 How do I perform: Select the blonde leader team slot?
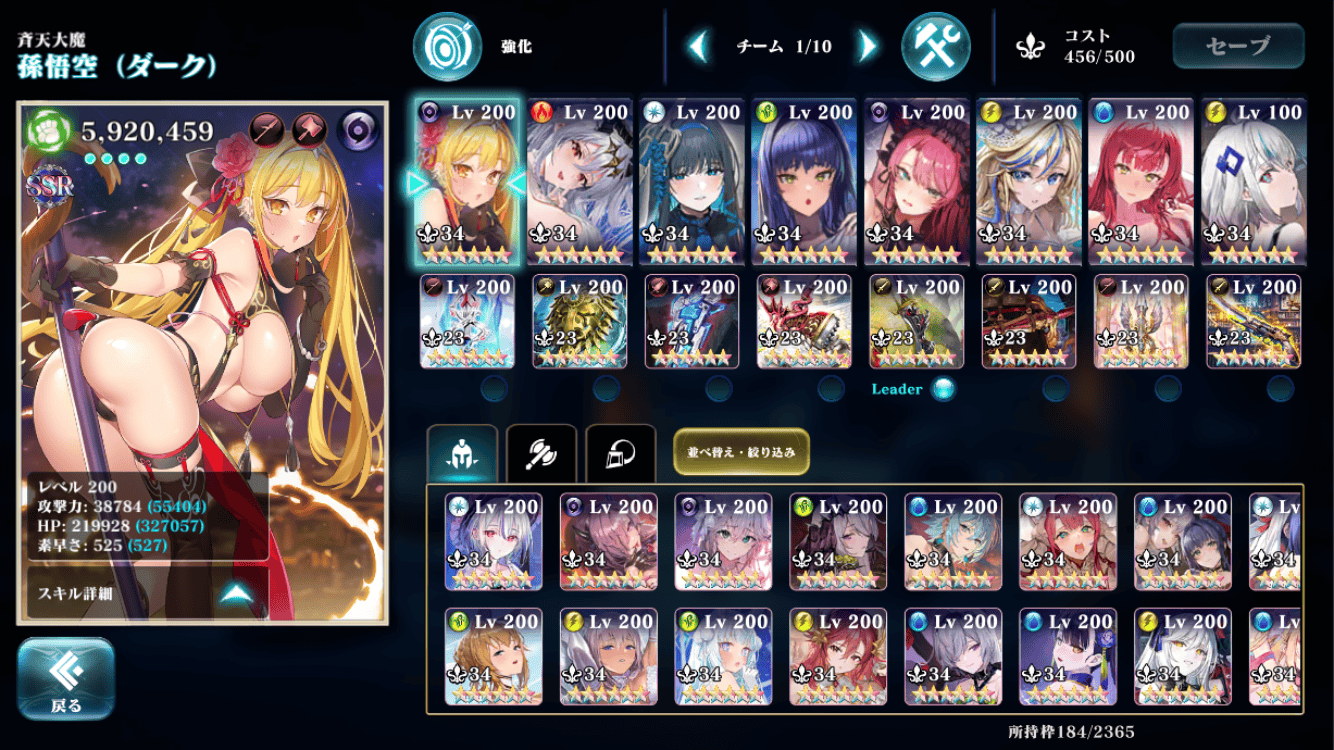click(467, 182)
